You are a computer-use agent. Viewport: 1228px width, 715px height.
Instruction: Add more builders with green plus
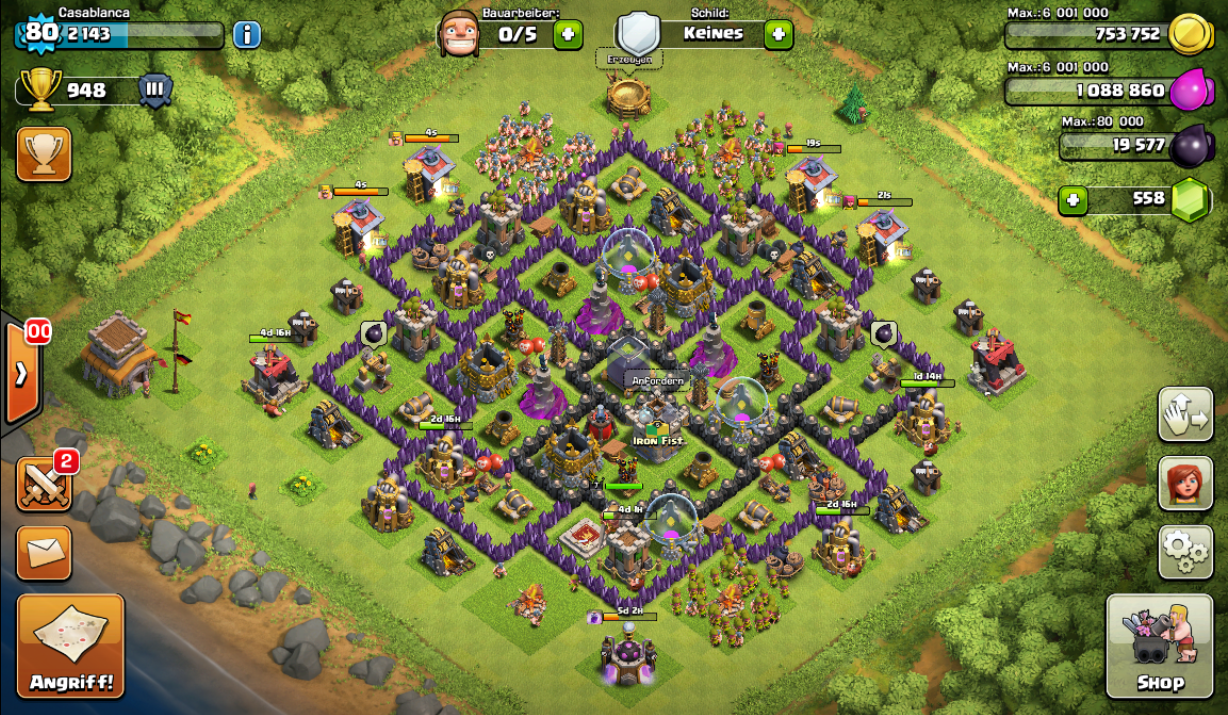coord(567,34)
